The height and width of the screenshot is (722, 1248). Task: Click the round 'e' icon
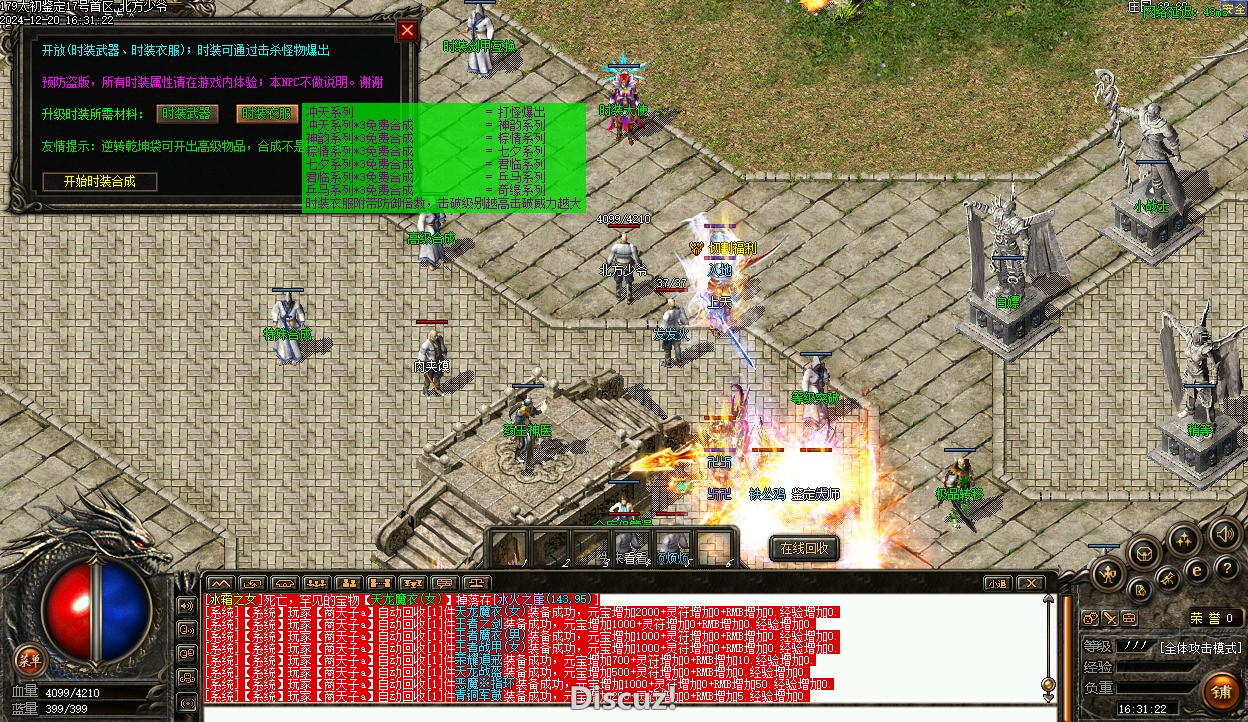[x=1195, y=572]
